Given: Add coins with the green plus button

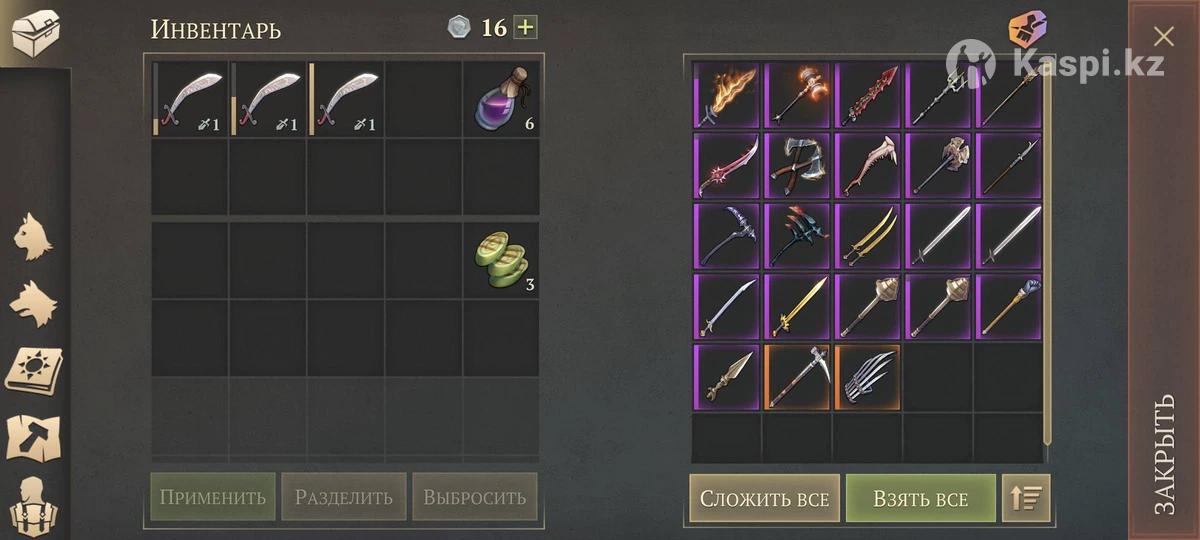Looking at the screenshot, I should pyautogui.click(x=525, y=27).
